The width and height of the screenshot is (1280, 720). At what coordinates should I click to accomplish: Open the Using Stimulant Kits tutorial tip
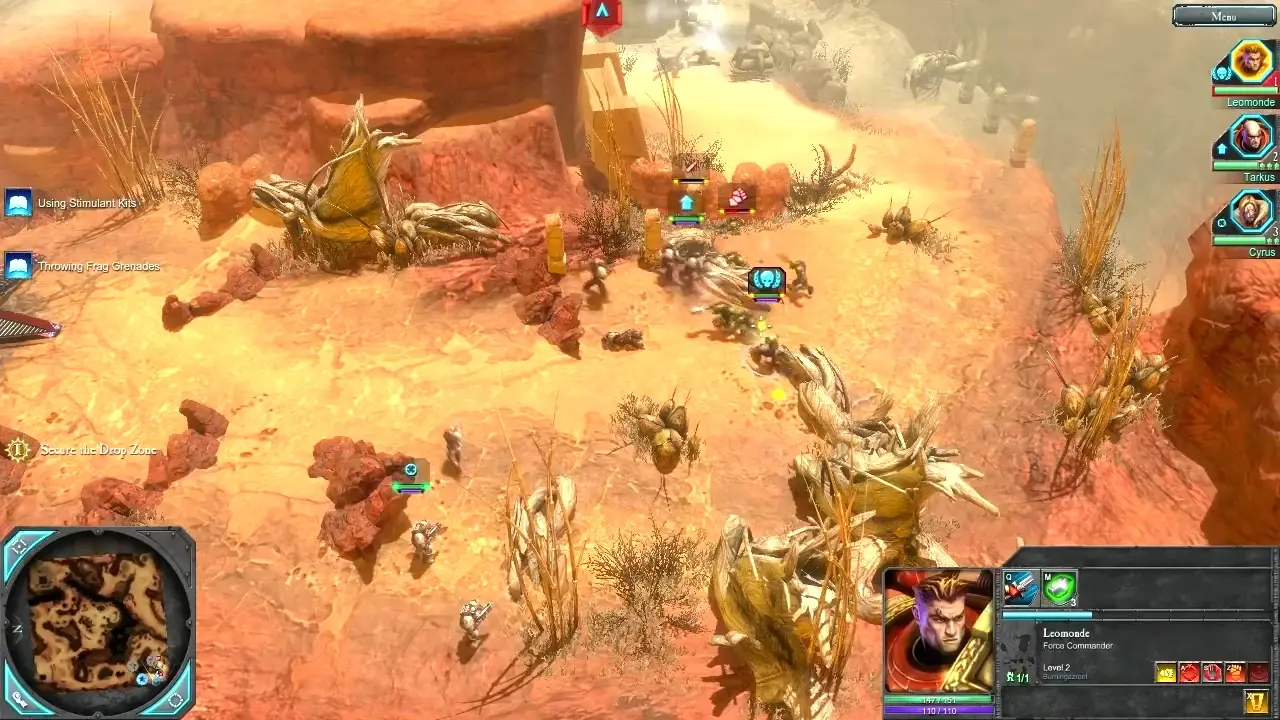click(x=19, y=203)
